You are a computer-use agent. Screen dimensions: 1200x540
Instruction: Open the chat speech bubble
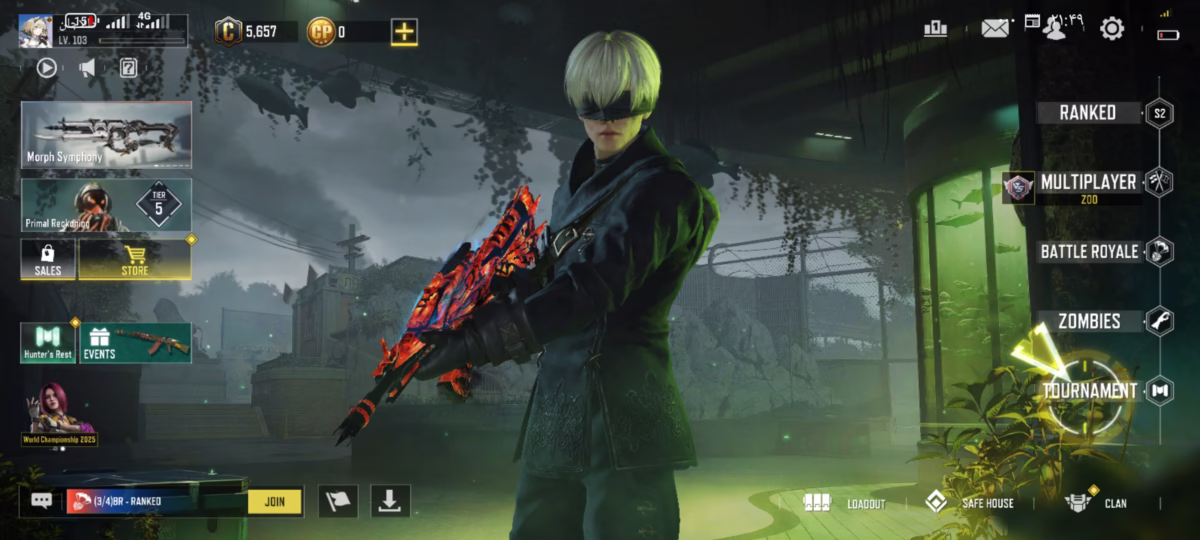tap(42, 501)
